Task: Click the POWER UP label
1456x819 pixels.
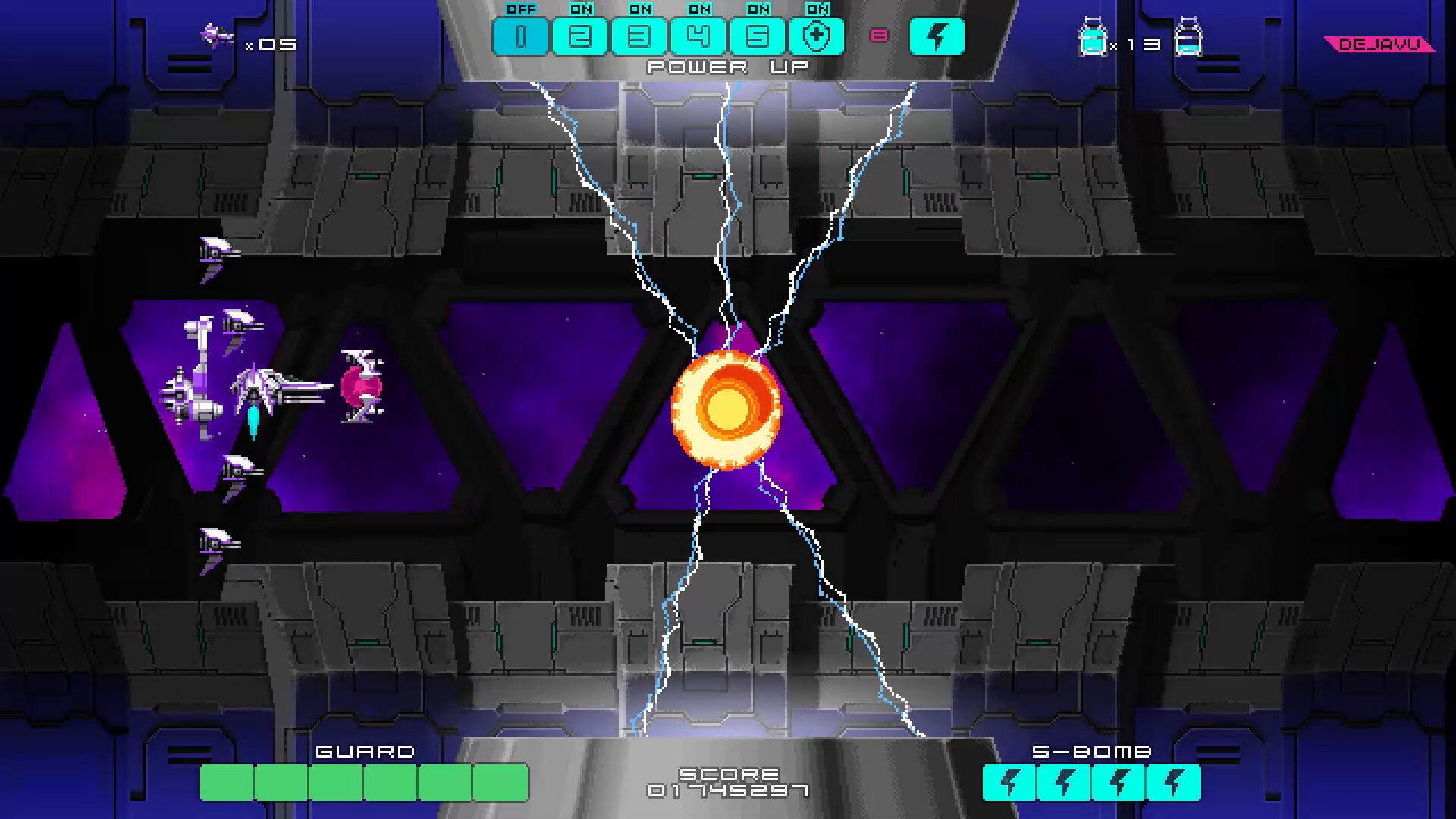Action: pos(726,66)
